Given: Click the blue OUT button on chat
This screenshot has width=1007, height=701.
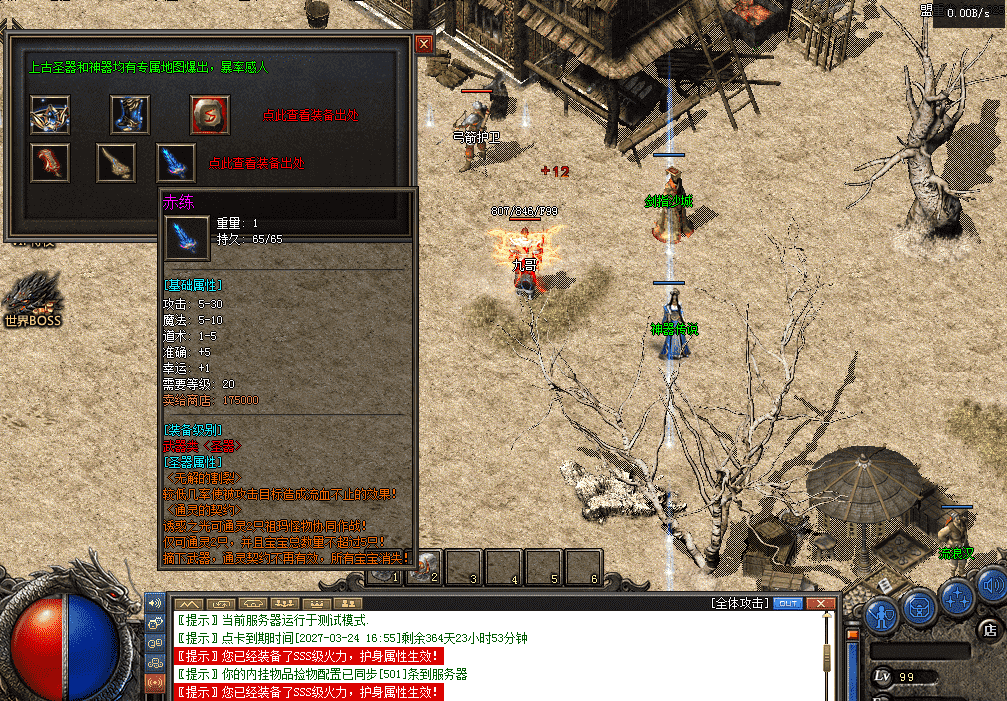Looking at the screenshot, I should coord(788,604).
